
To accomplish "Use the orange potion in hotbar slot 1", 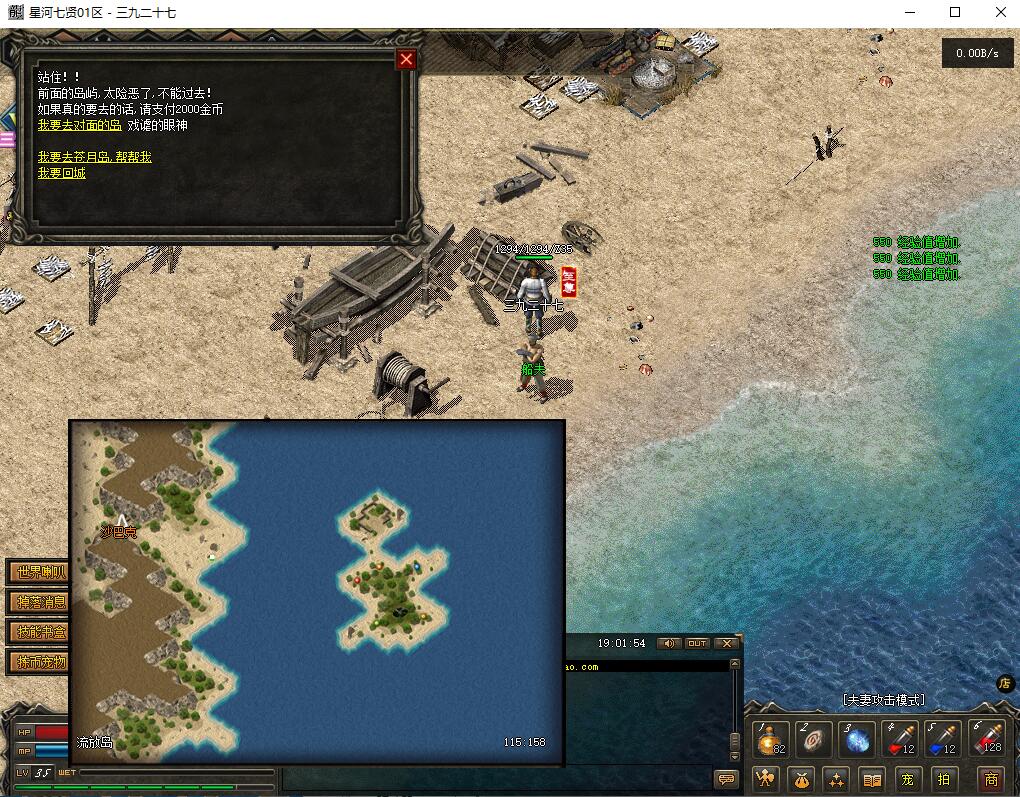I will coord(769,740).
